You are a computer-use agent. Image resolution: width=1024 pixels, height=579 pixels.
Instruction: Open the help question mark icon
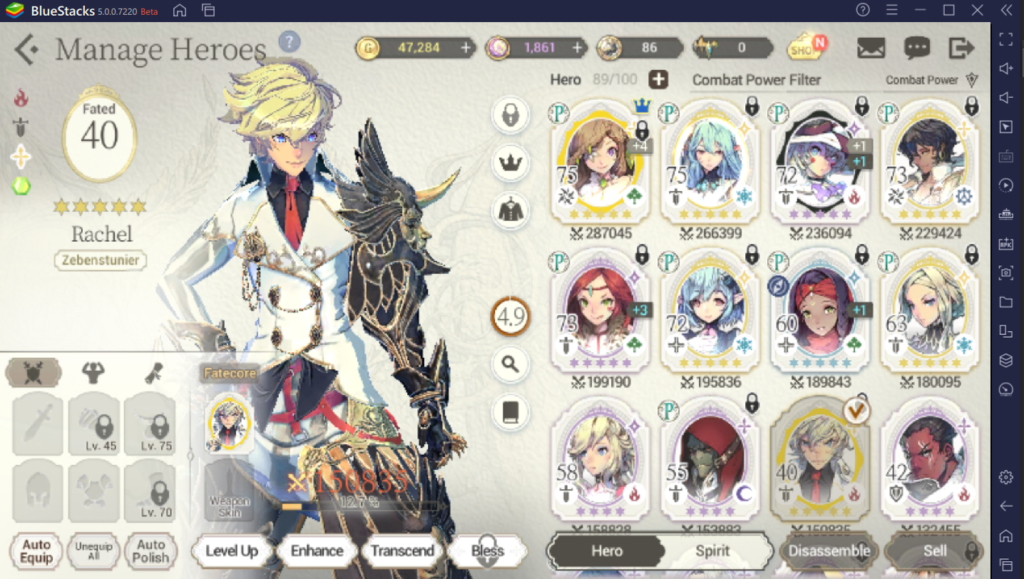point(289,42)
